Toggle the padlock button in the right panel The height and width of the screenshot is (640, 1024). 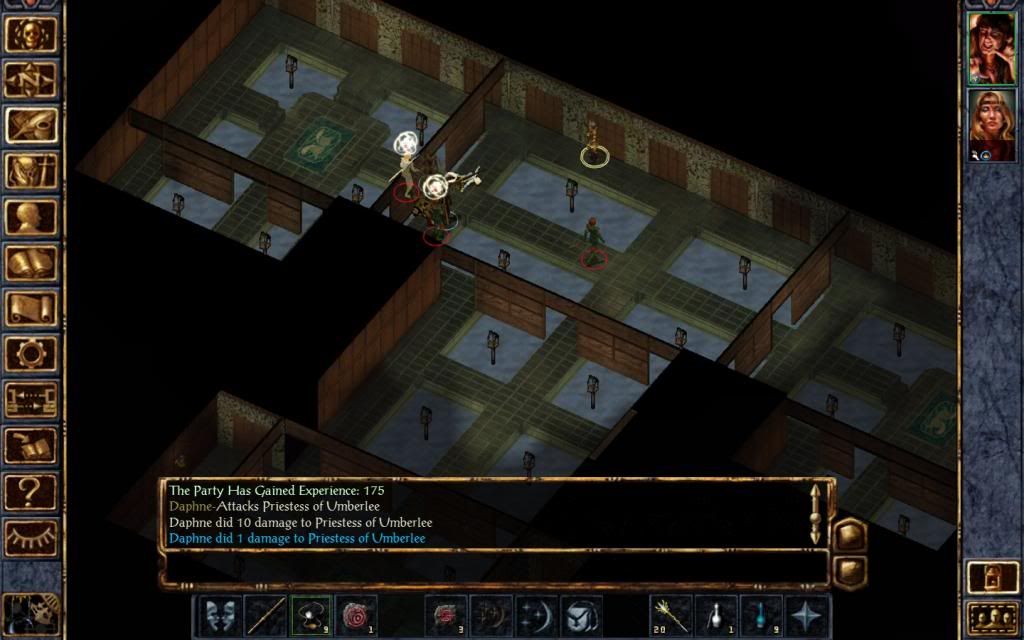pos(991,579)
